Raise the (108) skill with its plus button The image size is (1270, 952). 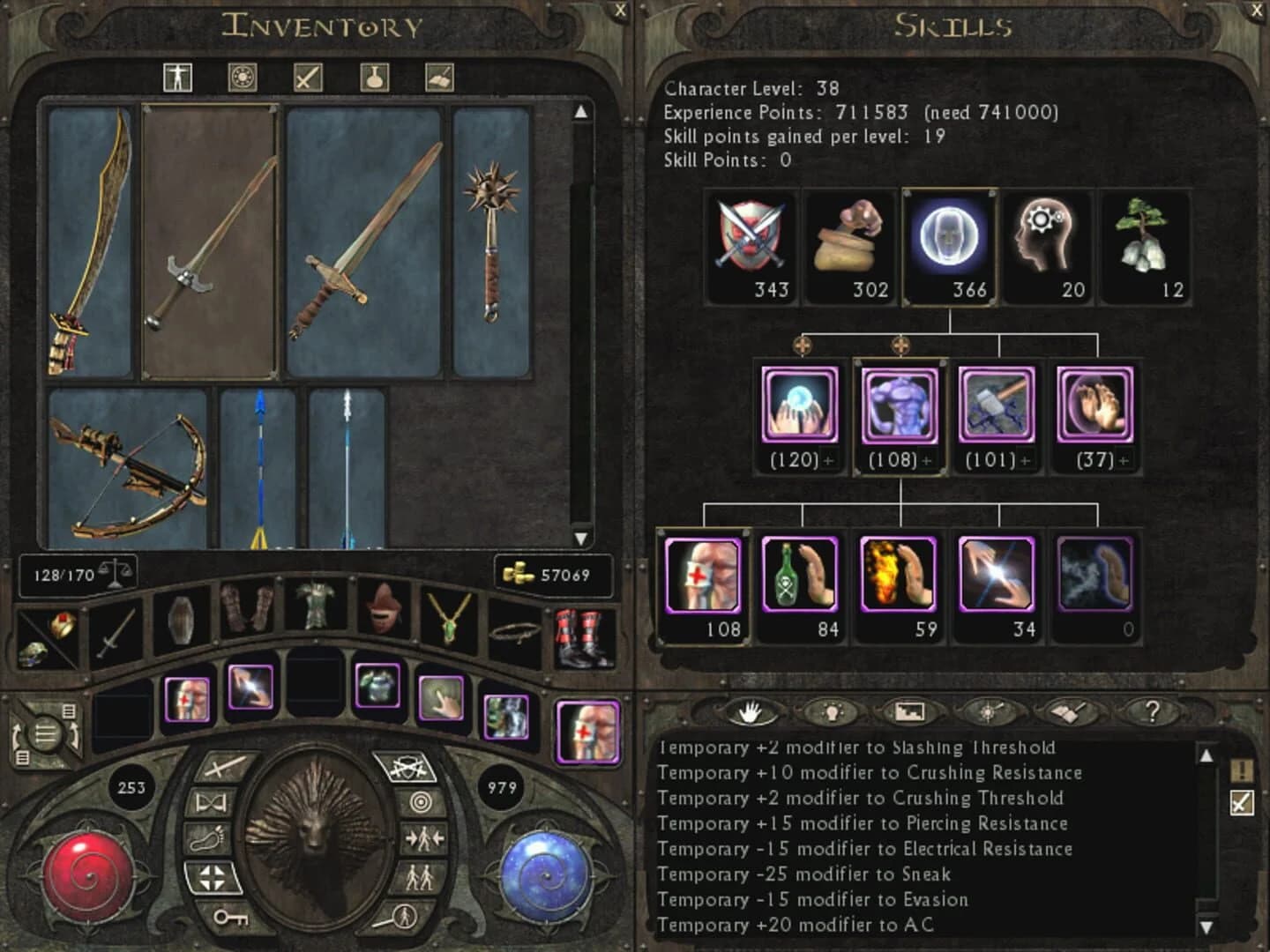tap(927, 460)
